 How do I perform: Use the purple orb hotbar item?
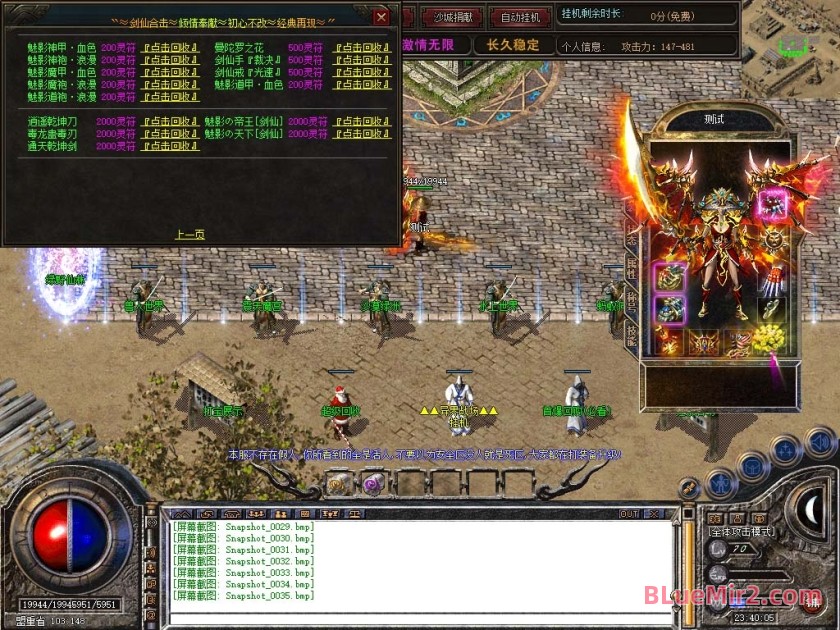point(373,484)
